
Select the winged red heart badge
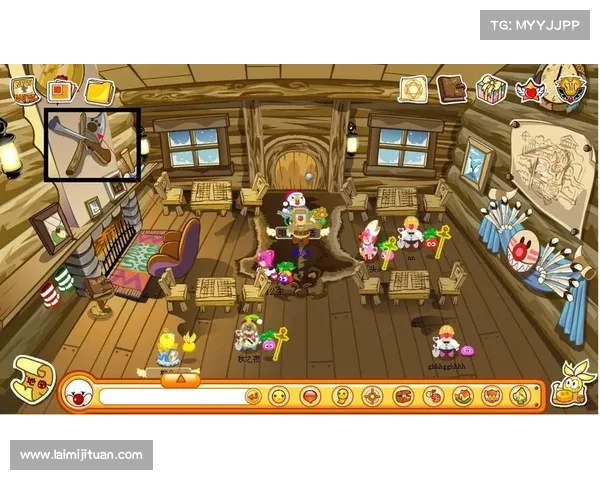529,91
